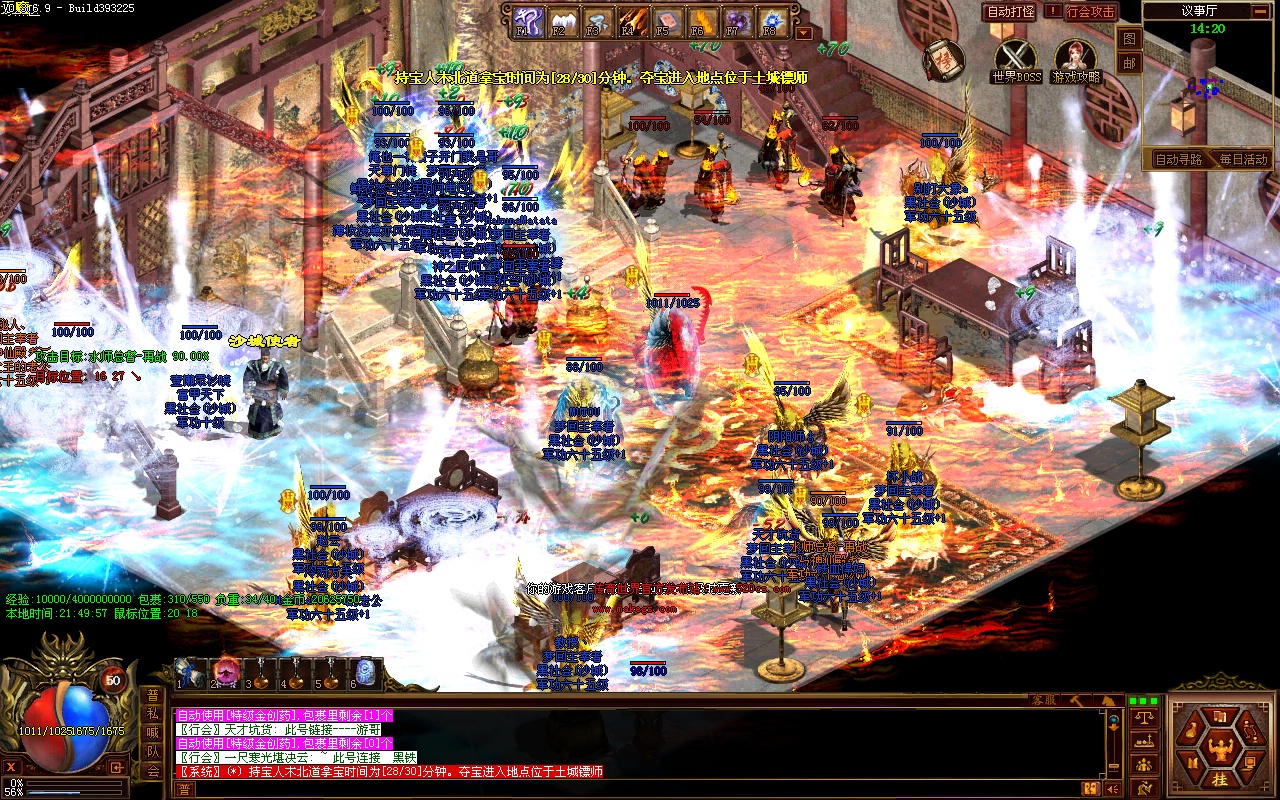
Task: Open the 游戏攻略 game guide portrait icon
Action: [1076, 57]
